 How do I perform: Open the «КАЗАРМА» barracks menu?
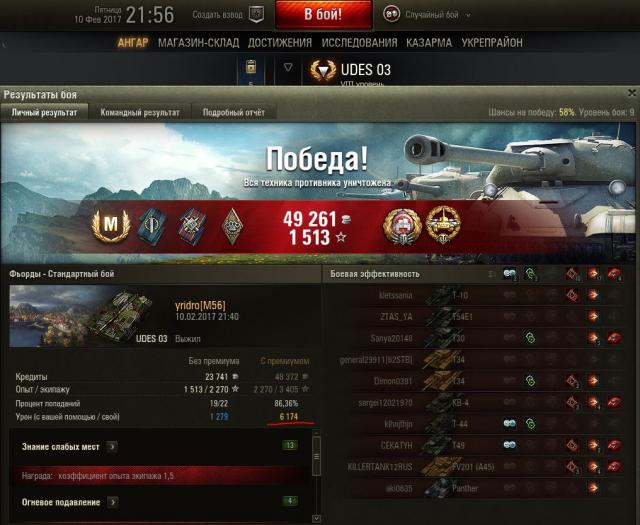pyautogui.click(x=429, y=43)
